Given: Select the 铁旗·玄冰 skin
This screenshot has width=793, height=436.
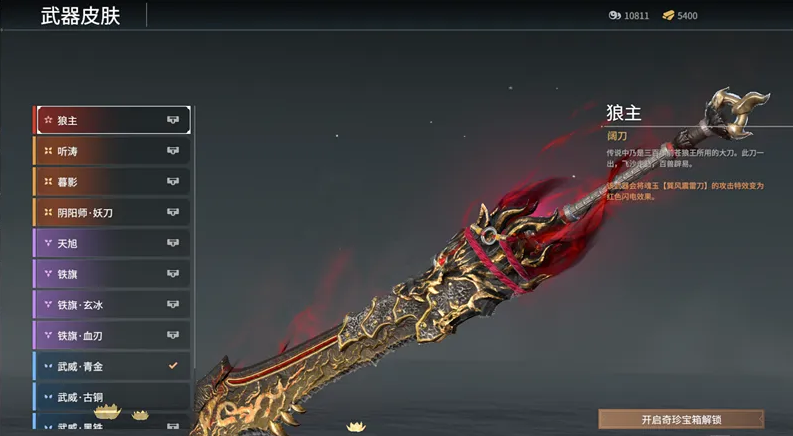Looking at the screenshot, I should pyautogui.click(x=112, y=305).
